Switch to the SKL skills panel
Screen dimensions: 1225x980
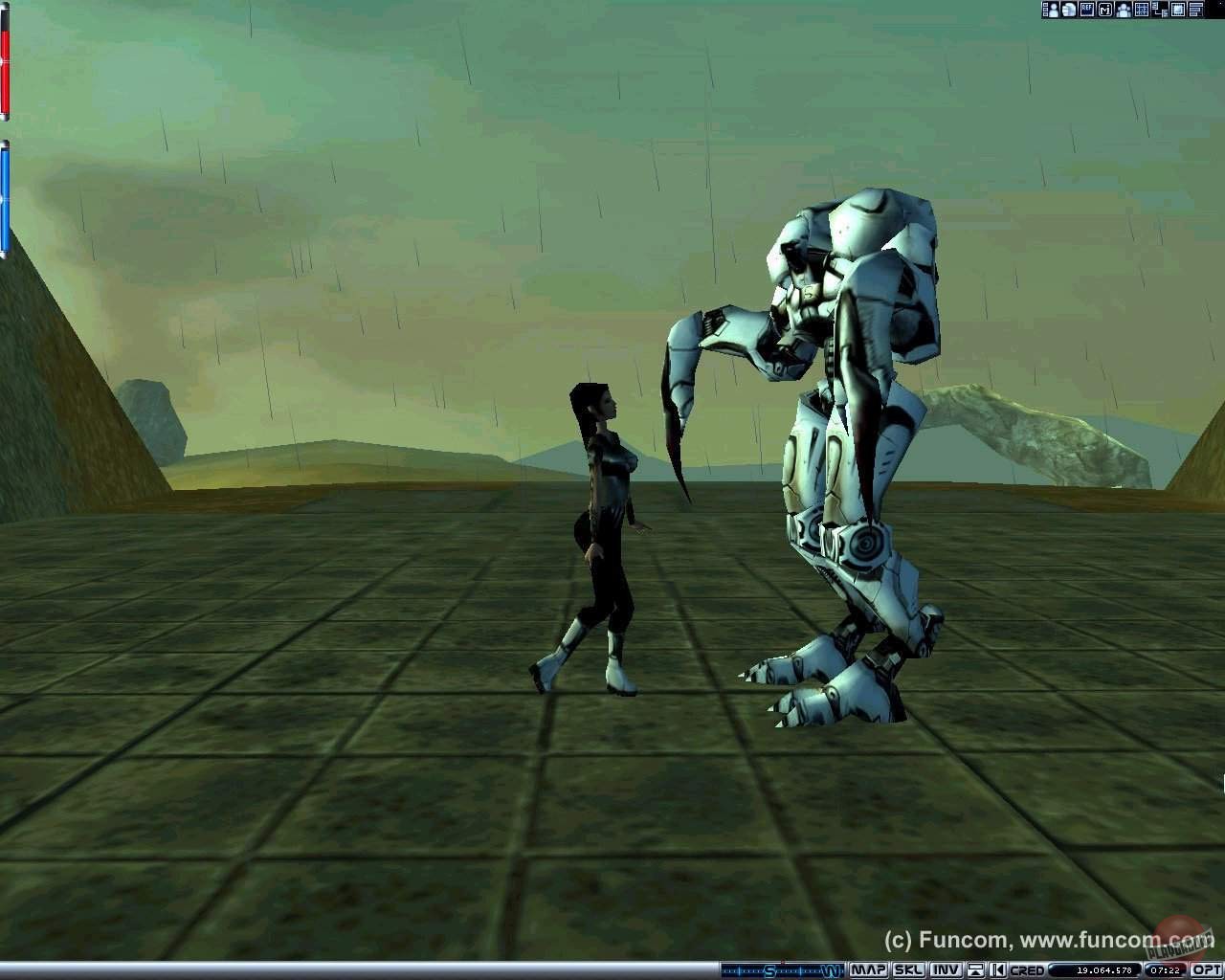coord(911,970)
